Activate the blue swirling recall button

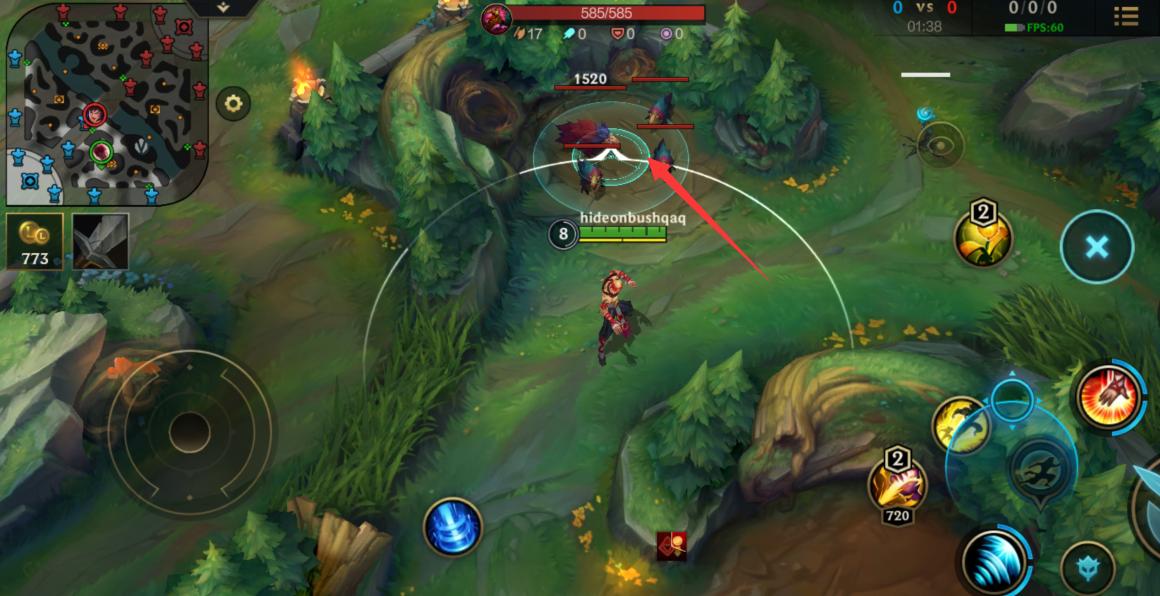[x=453, y=526]
